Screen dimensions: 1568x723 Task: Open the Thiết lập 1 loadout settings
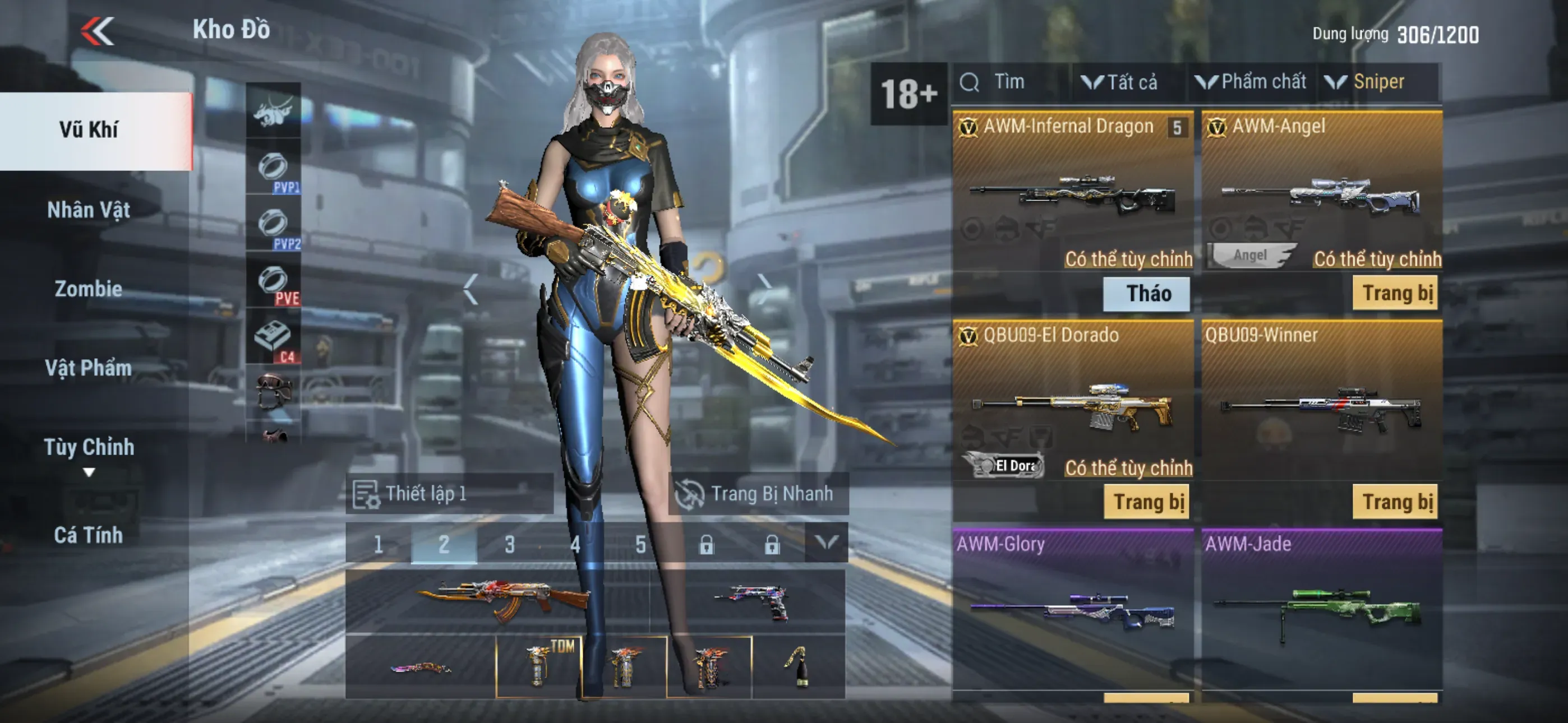coord(449,494)
